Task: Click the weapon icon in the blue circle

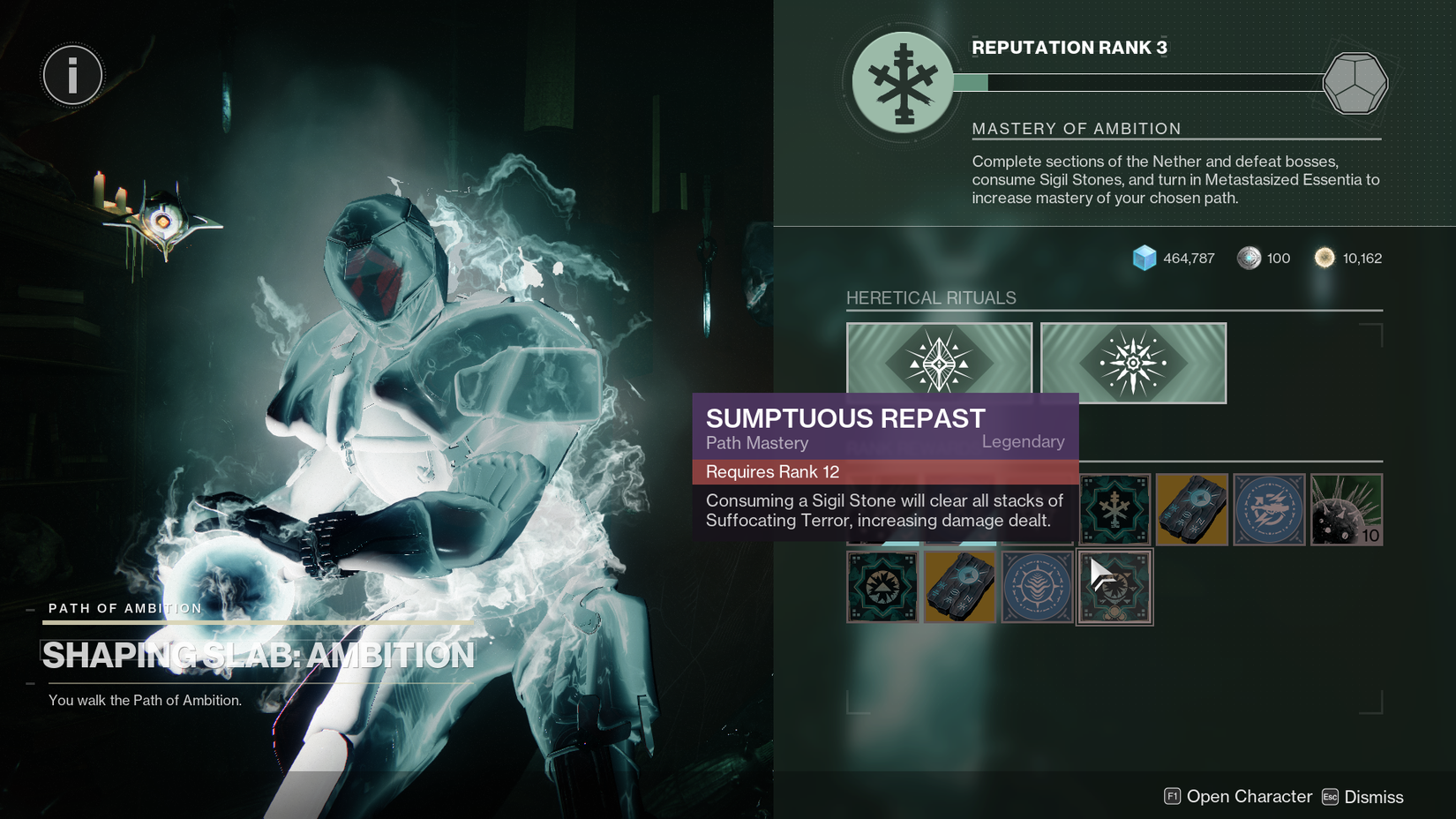Action: pos(1269,509)
